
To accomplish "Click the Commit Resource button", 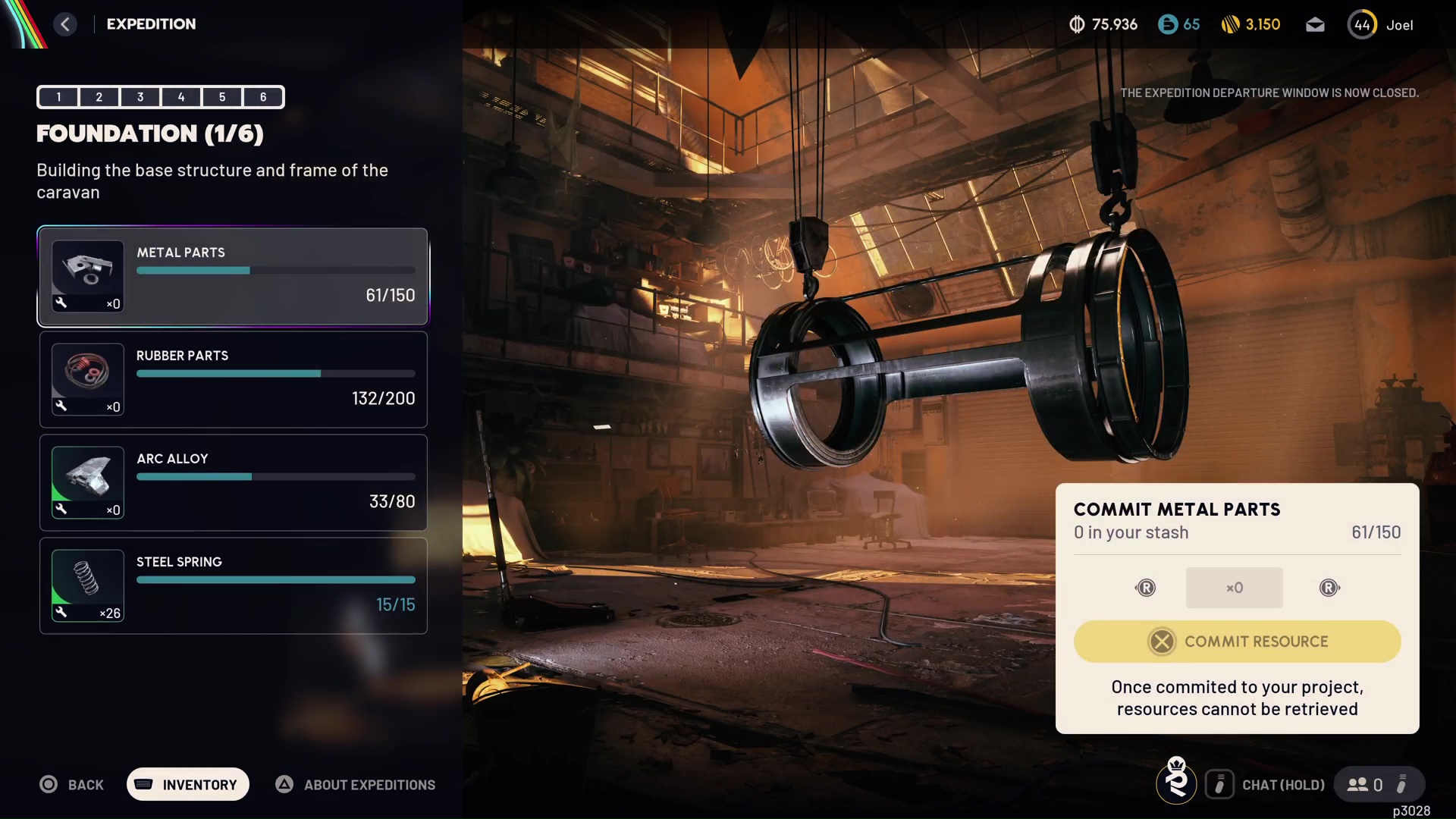I will click(x=1237, y=642).
